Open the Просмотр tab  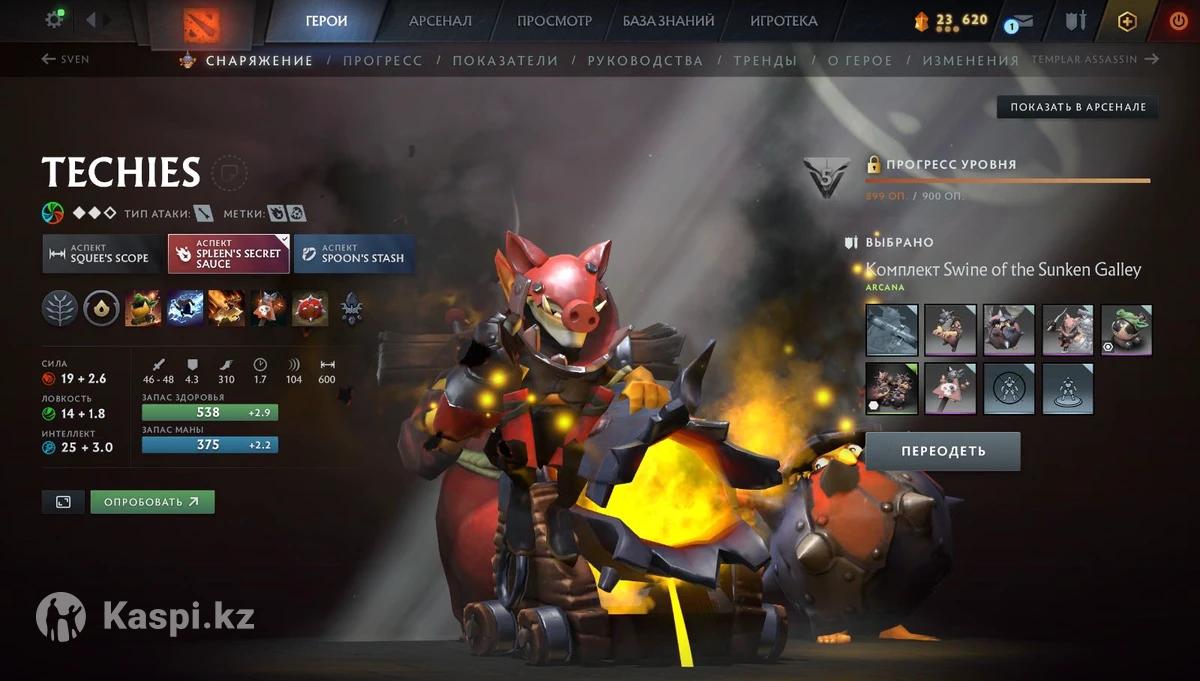[554, 21]
